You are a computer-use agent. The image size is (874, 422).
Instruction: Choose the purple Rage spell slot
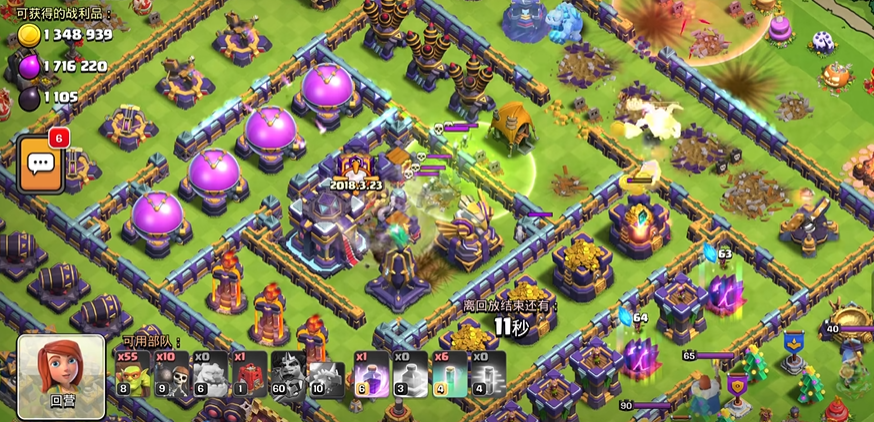tap(370, 374)
